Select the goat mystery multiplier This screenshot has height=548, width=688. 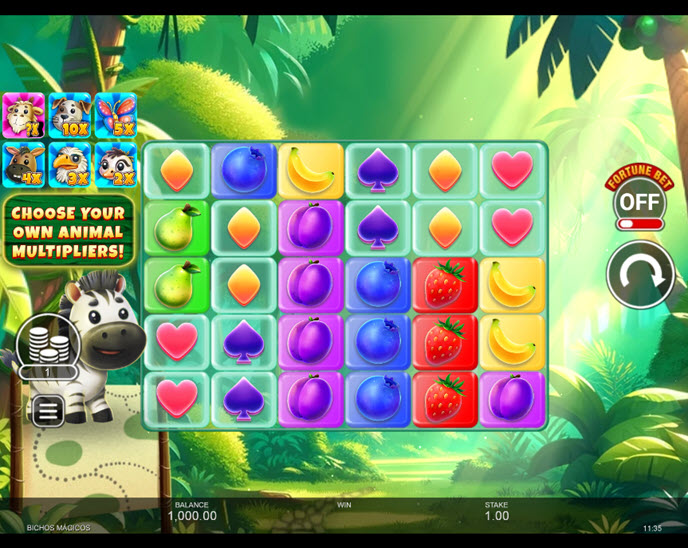[22, 116]
